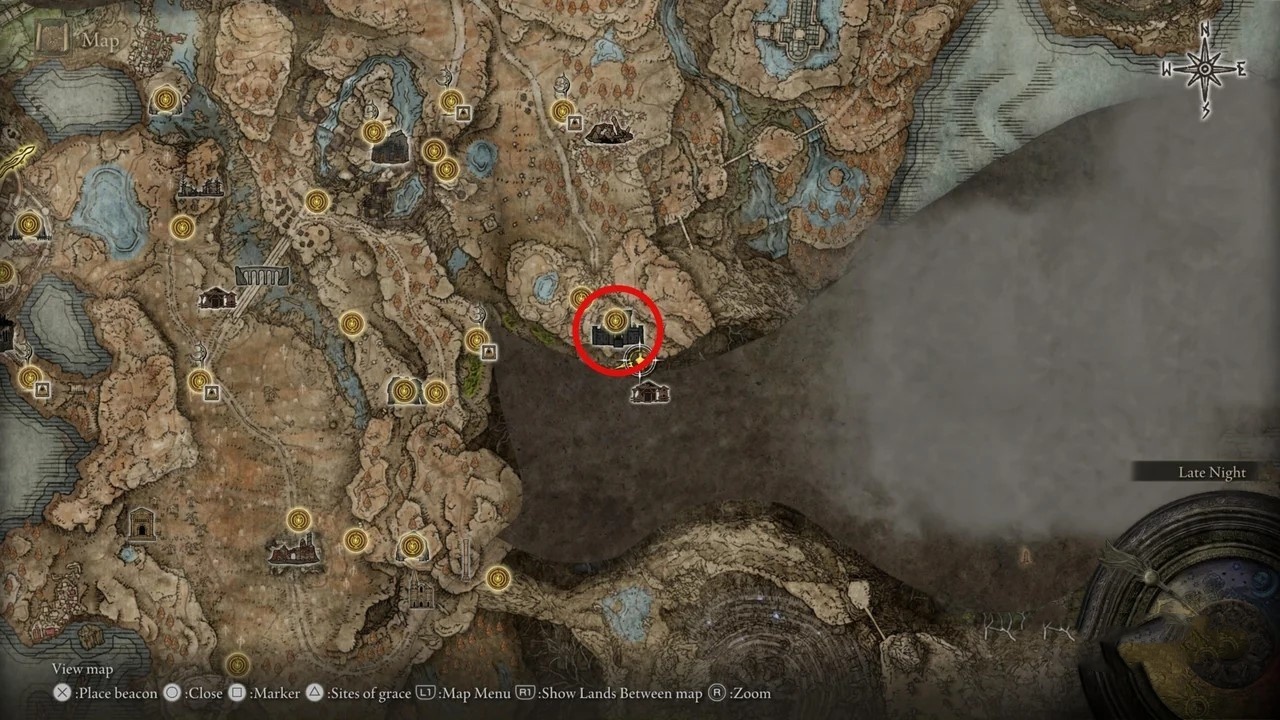1280x720 pixels.
Task: Click the compass rose
Action: pos(1205,69)
